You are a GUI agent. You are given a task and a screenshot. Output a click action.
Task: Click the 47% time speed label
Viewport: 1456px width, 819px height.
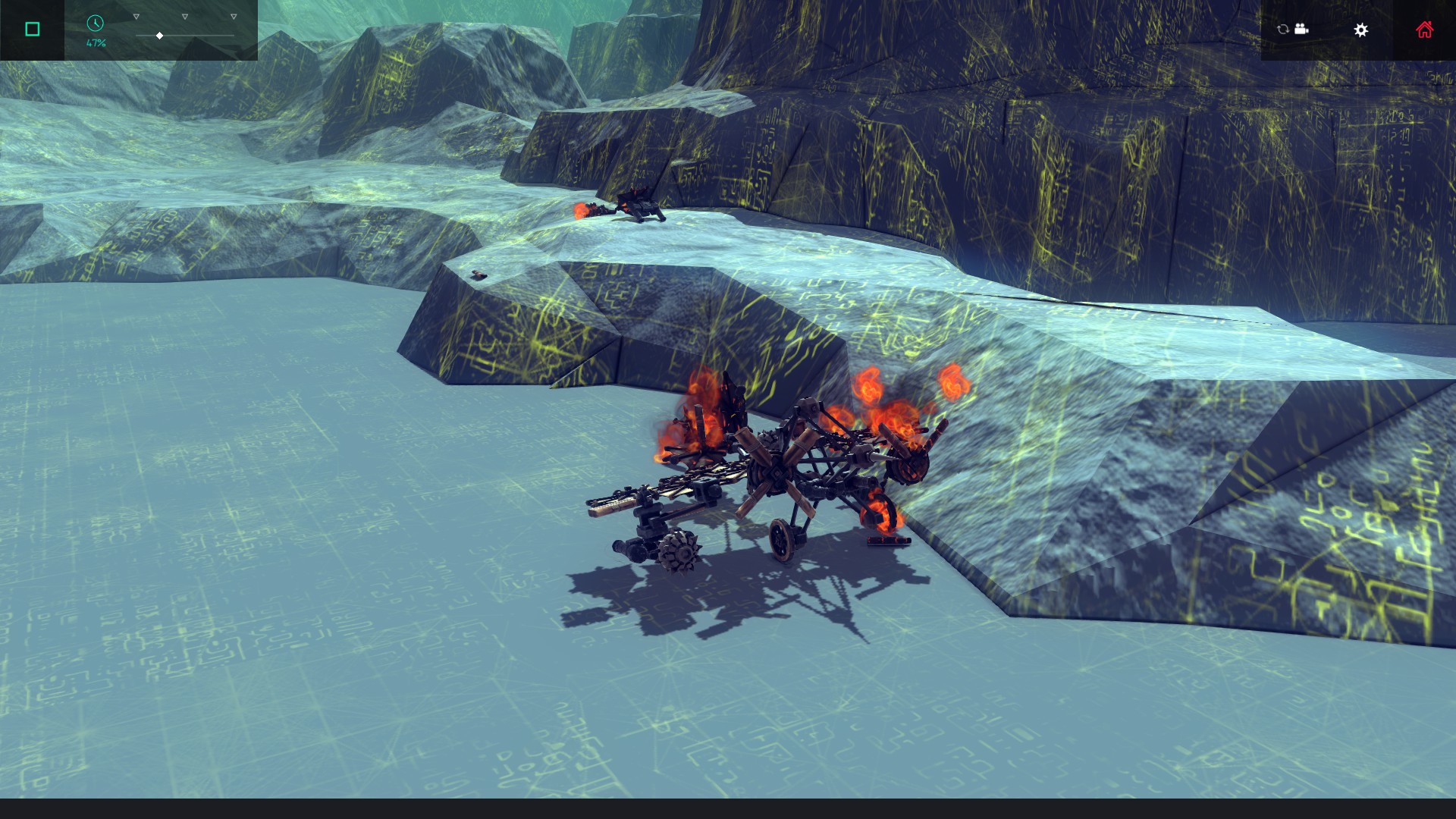tap(96, 42)
